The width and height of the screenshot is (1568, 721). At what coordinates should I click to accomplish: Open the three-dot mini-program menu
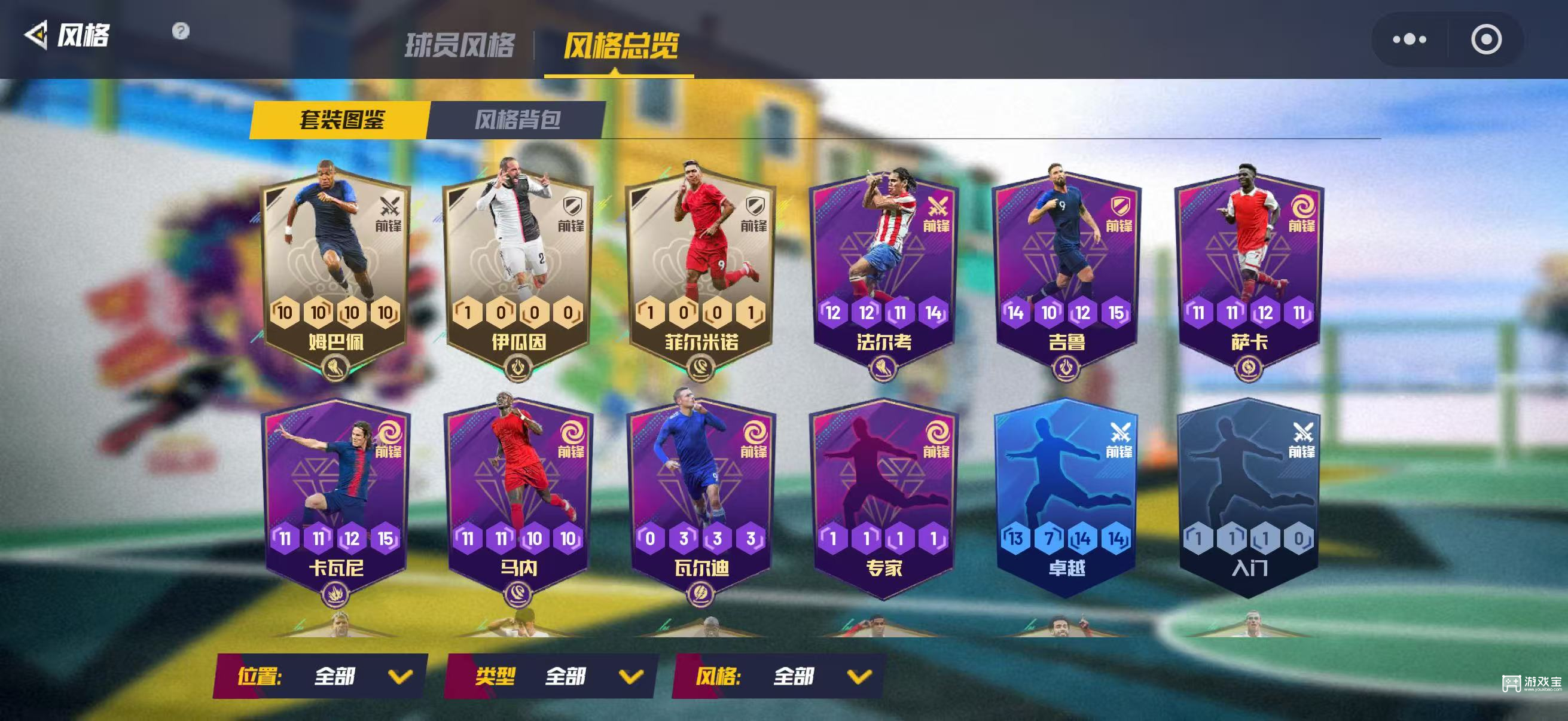1409,39
